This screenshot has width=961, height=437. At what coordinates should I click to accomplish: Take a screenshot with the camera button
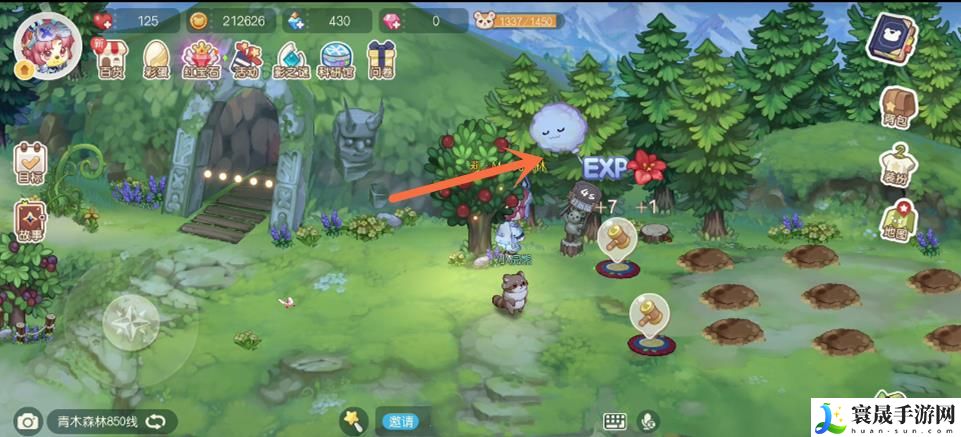pos(27,422)
